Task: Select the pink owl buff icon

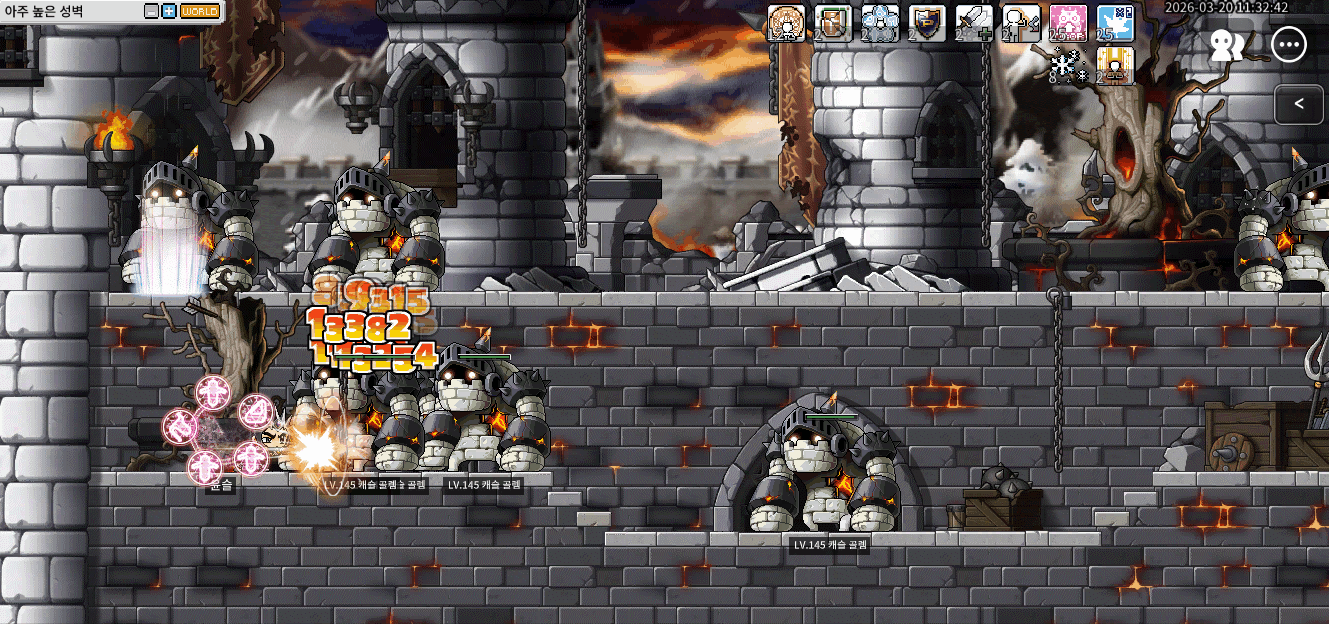Action: 1068,23
